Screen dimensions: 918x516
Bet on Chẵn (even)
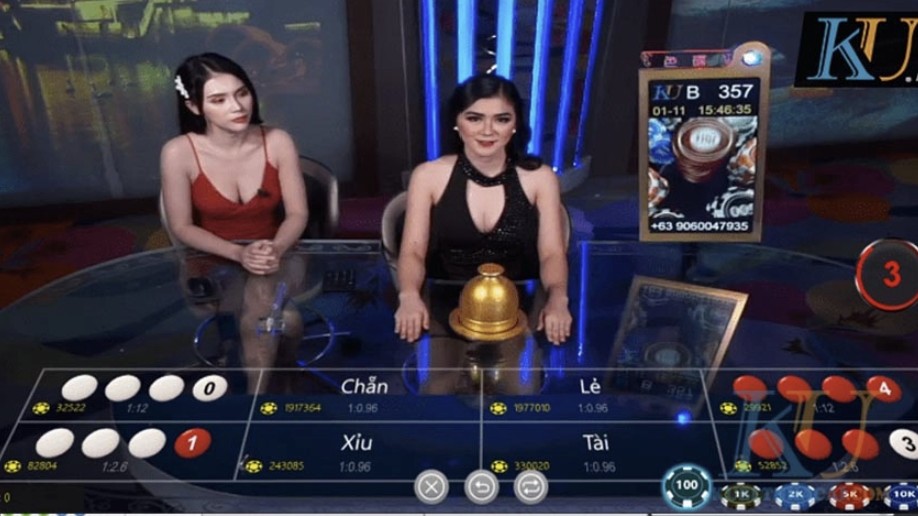pyautogui.click(x=364, y=393)
